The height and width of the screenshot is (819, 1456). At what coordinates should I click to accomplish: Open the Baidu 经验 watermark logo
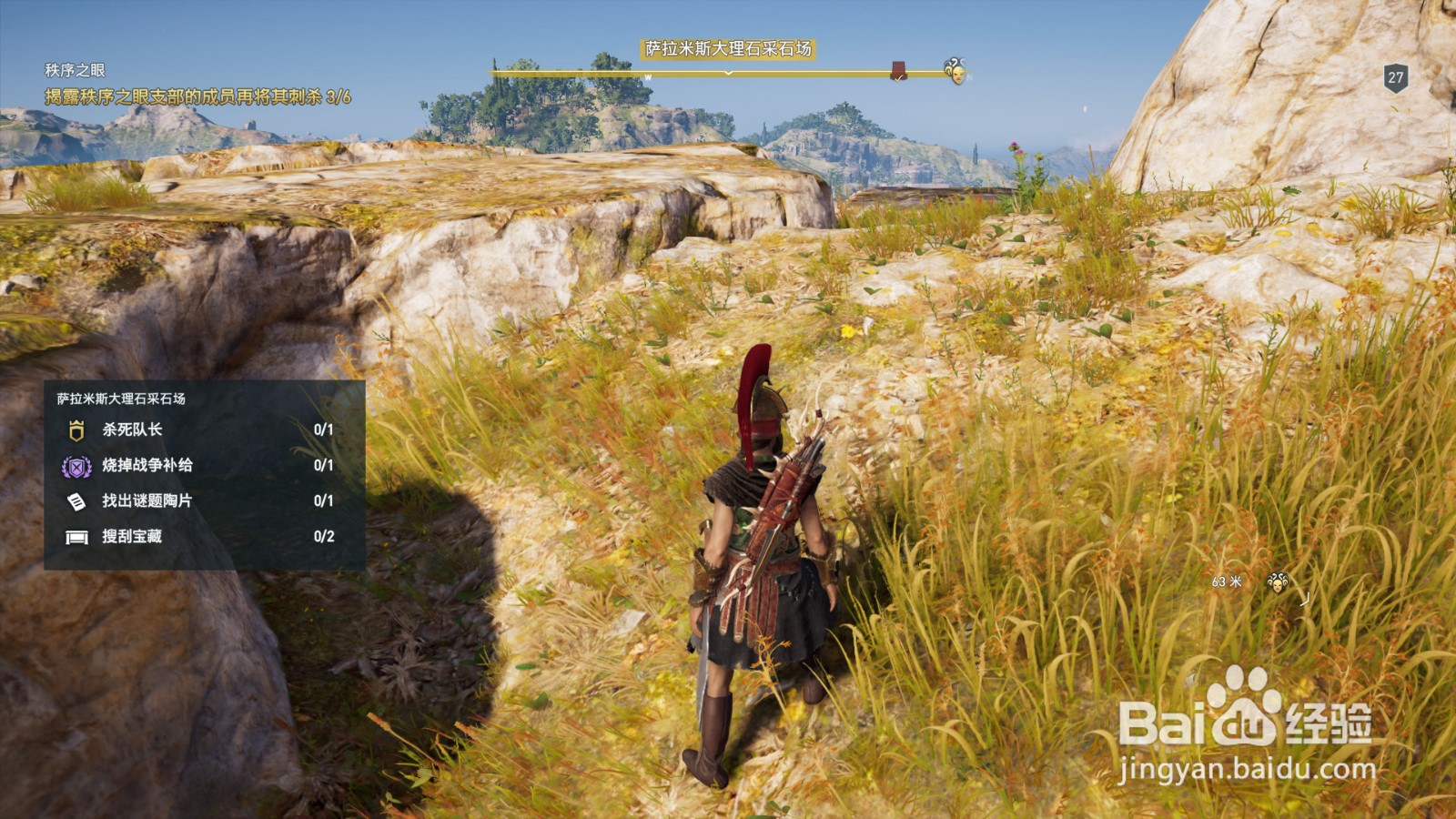(x=1245, y=719)
